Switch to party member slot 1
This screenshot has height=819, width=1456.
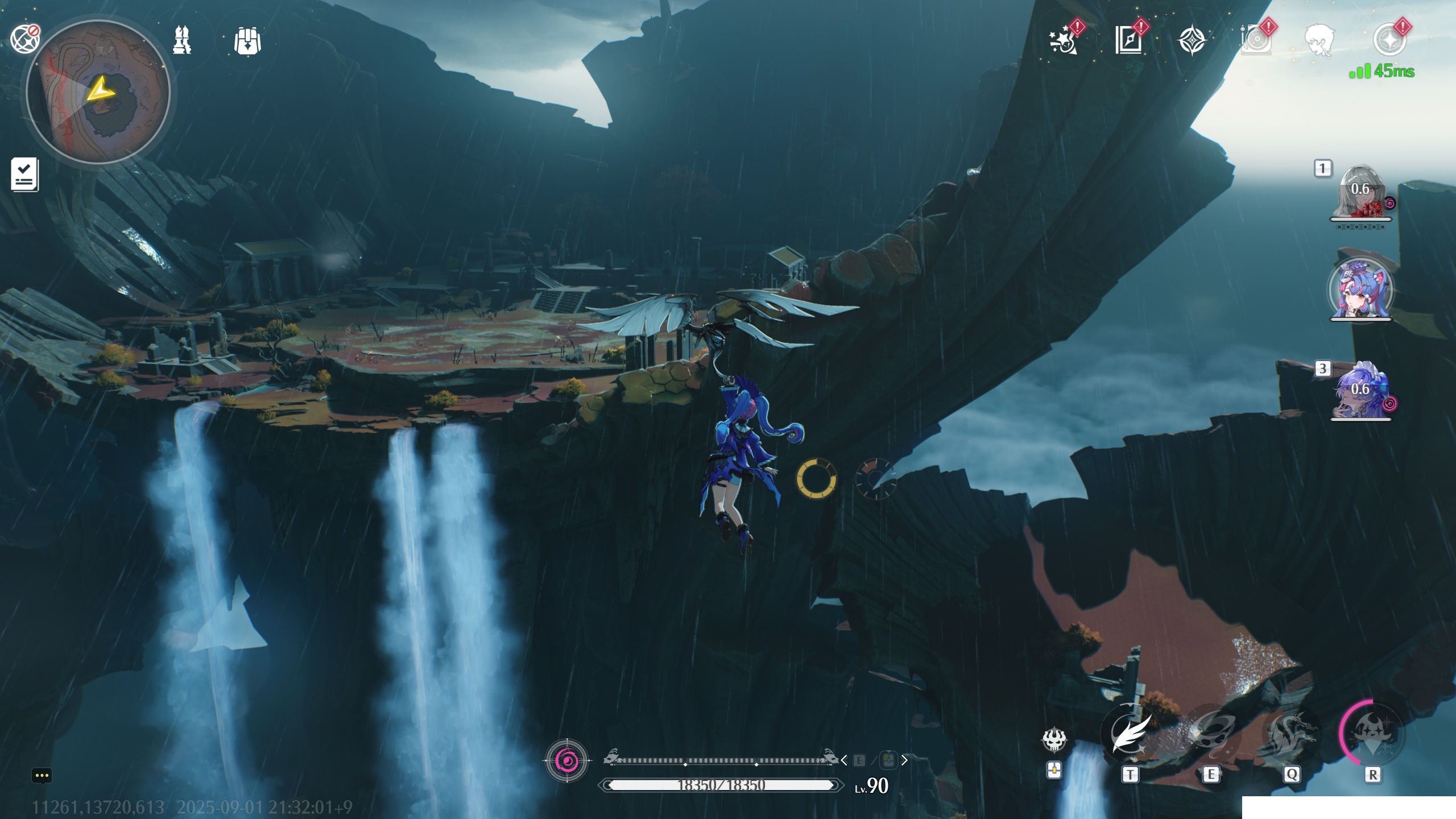click(1360, 192)
